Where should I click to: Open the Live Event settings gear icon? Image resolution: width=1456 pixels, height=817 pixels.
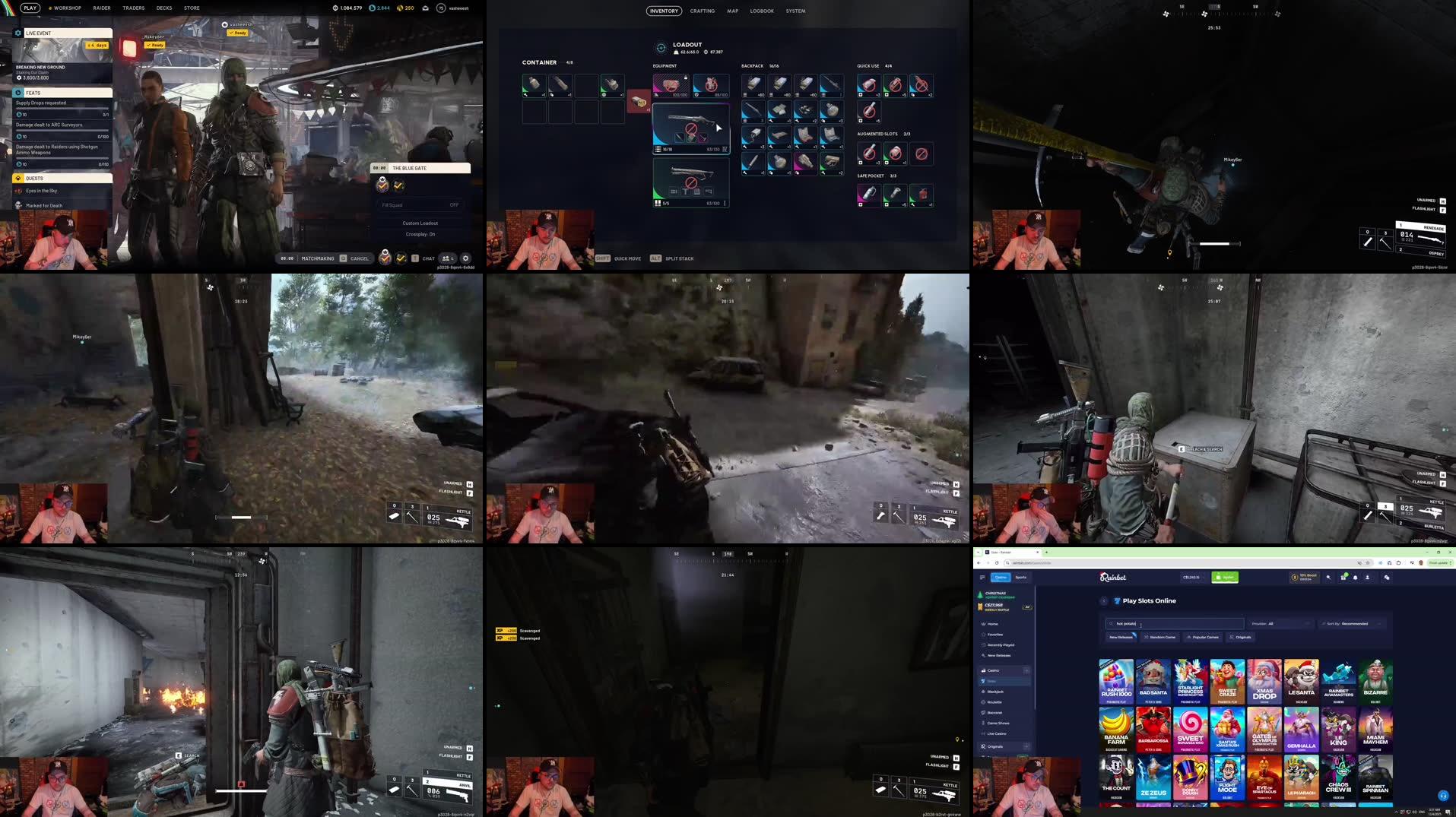[17, 33]
